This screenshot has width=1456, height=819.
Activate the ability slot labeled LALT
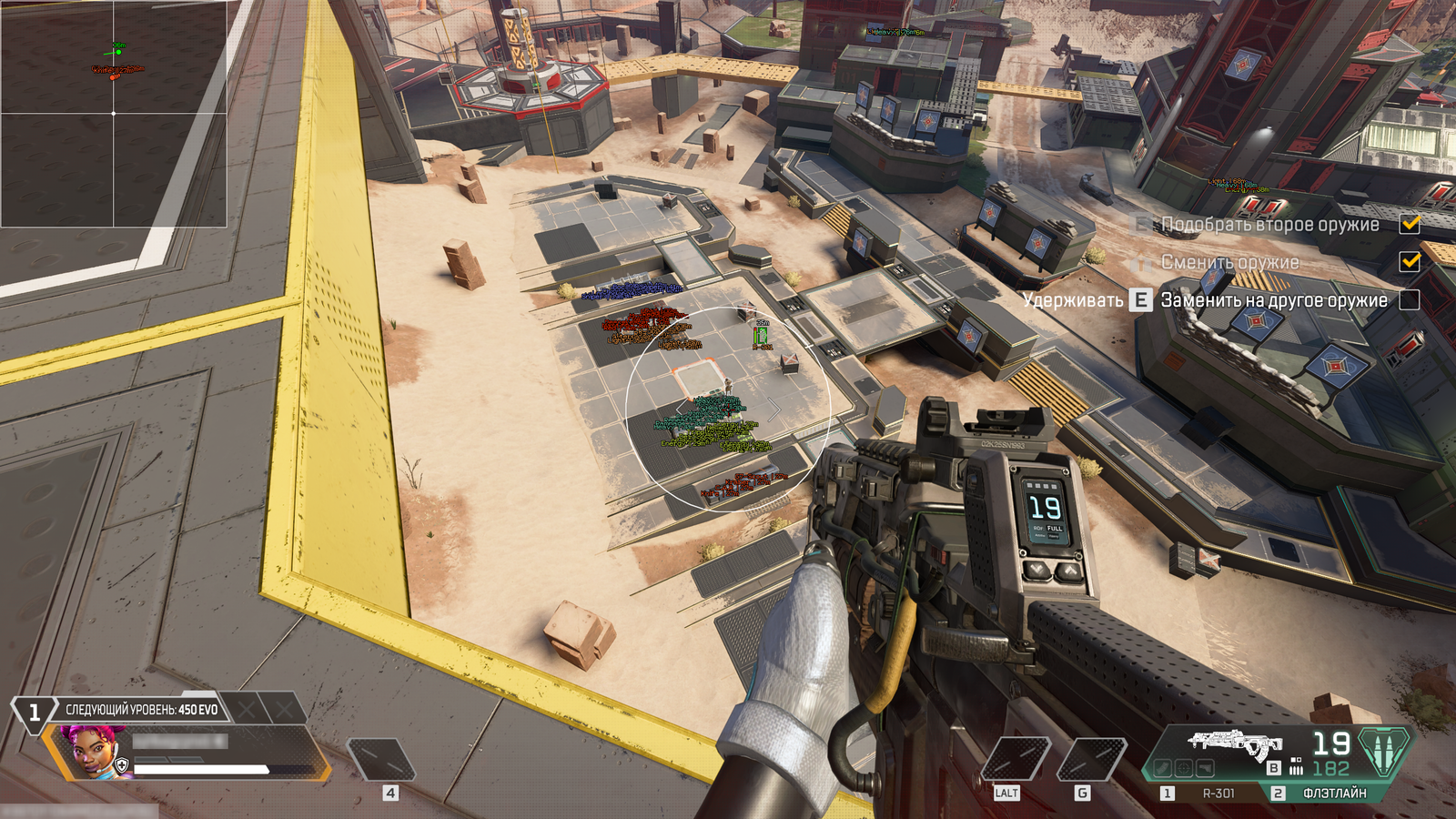coord(1016,760)
